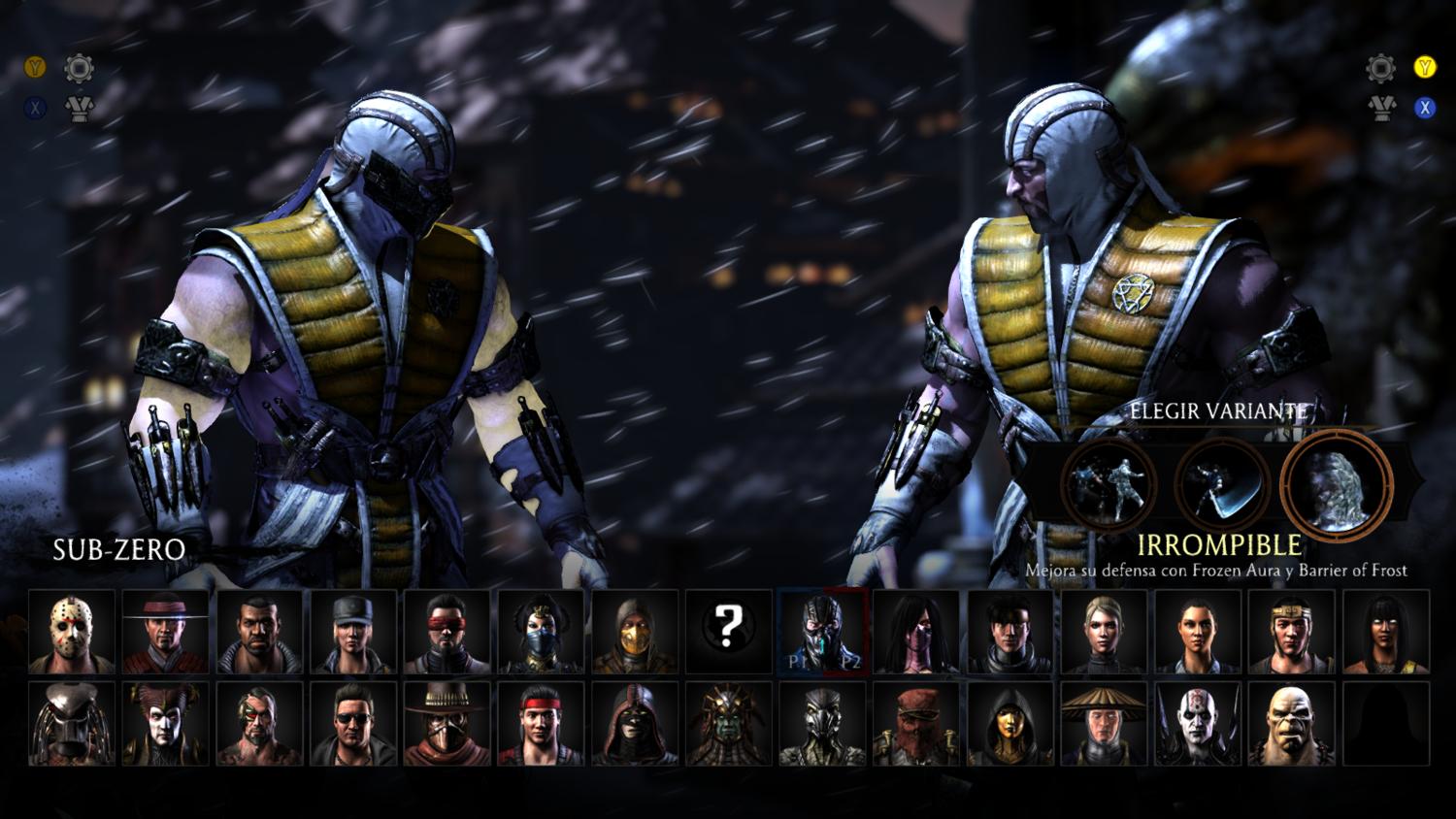Click the random question mark tile
1456x819 pixels.
[728, 631]
